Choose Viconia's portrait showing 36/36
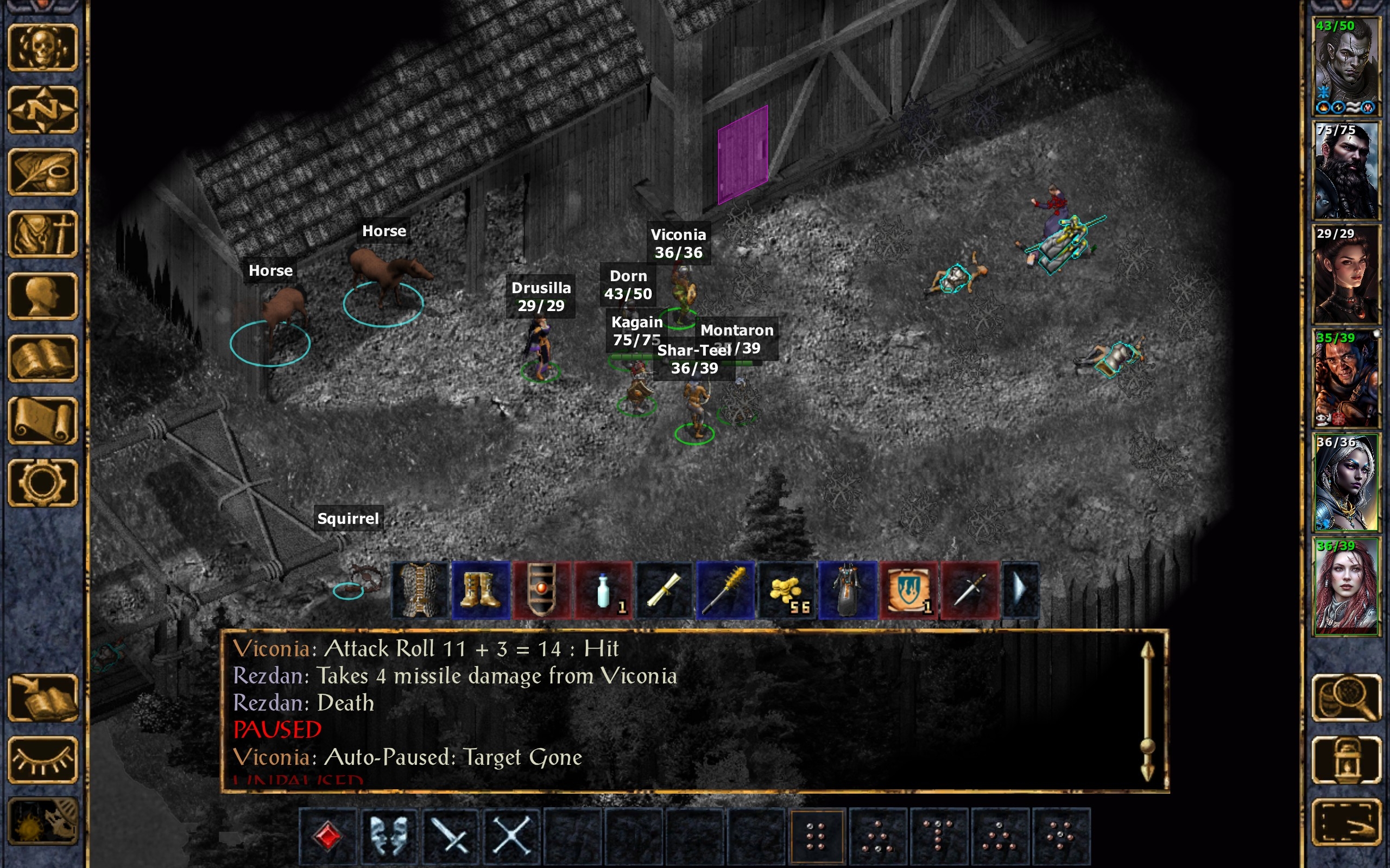Screen dimensions: 1390x868 [1346, 483]
